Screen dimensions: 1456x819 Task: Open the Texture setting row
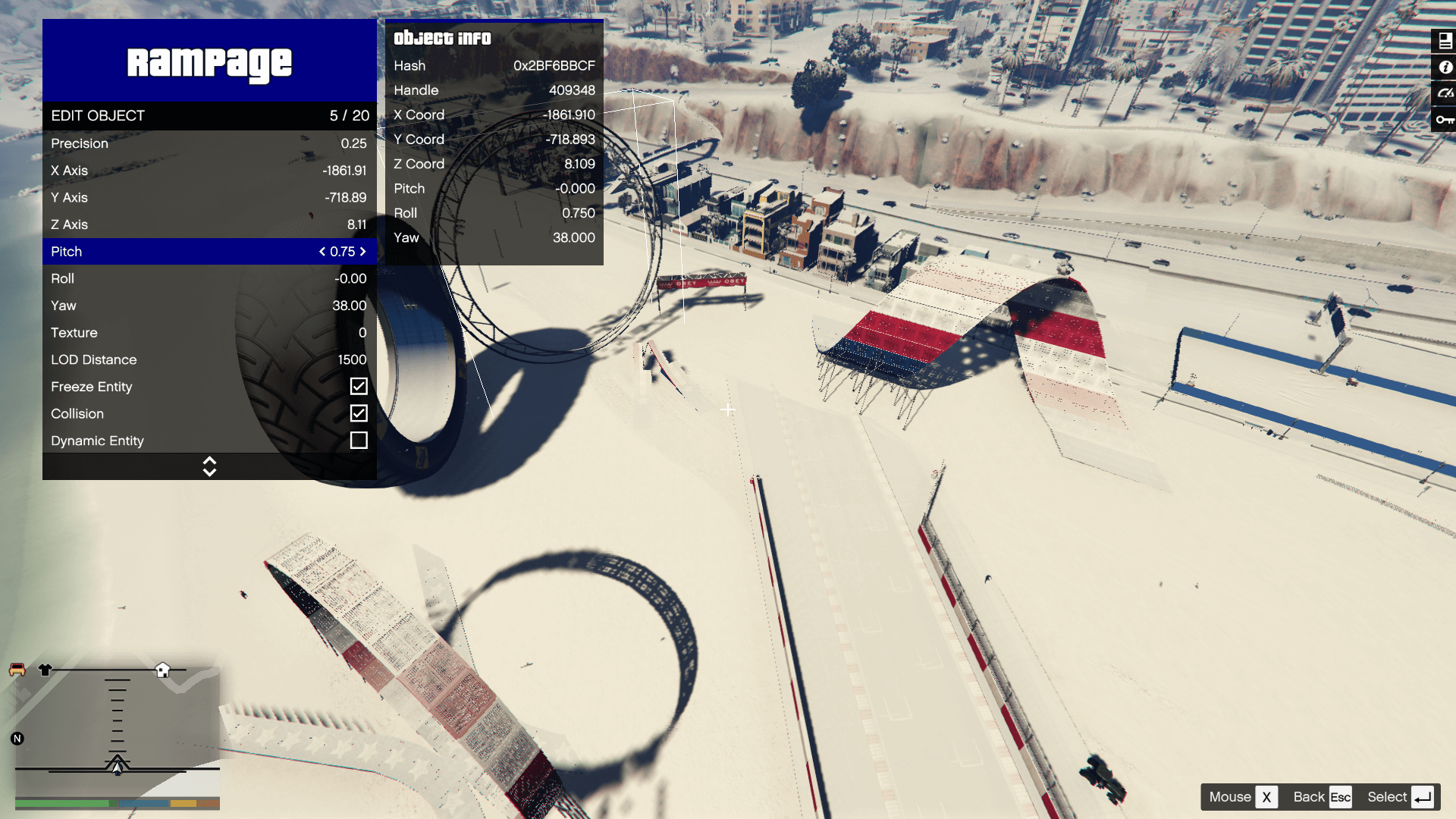(x=209, y=333)
